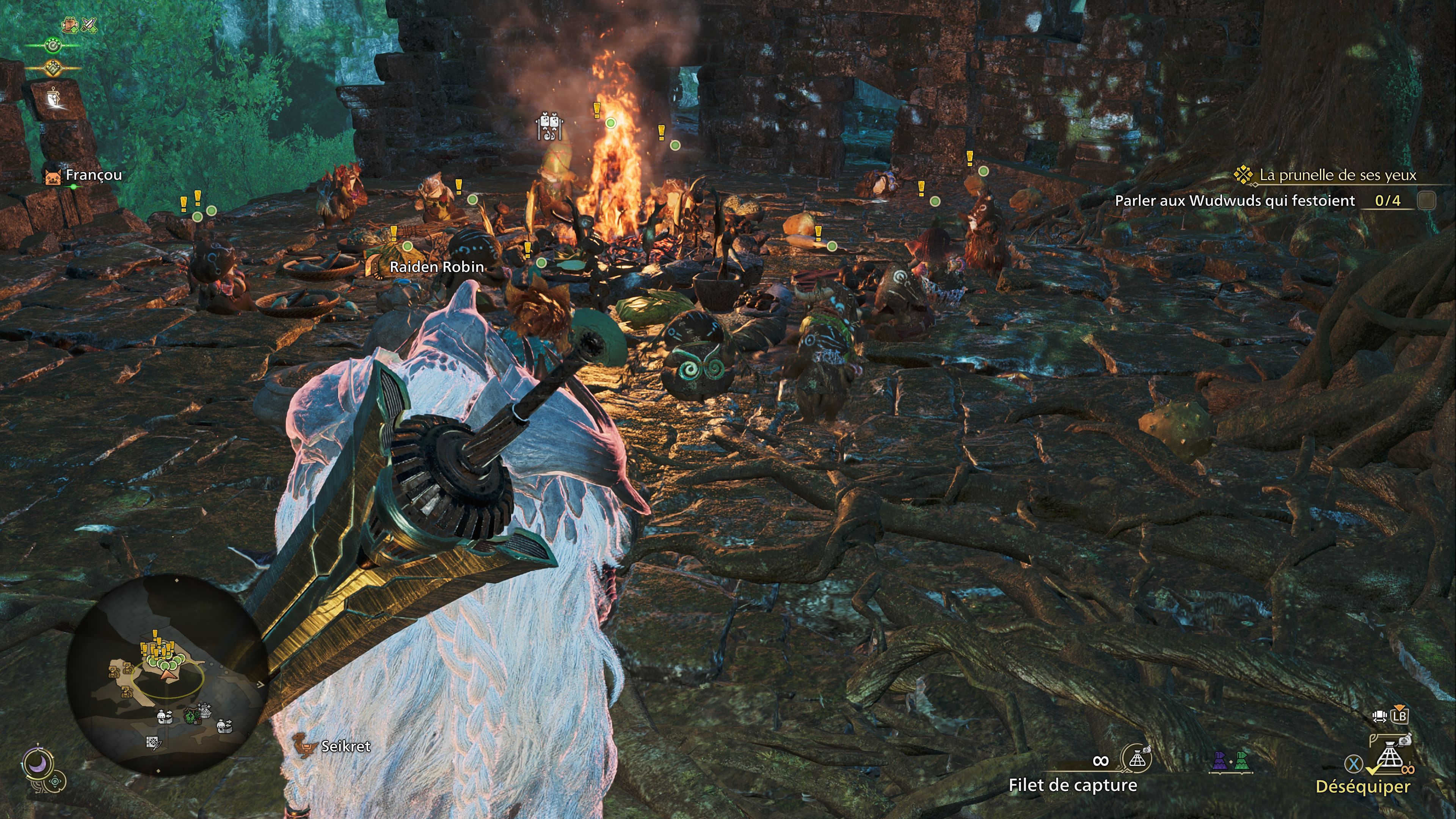Click the environment indicator beside the moon
The height and width of the screenshot is (819, 1456).
[56, 782]
